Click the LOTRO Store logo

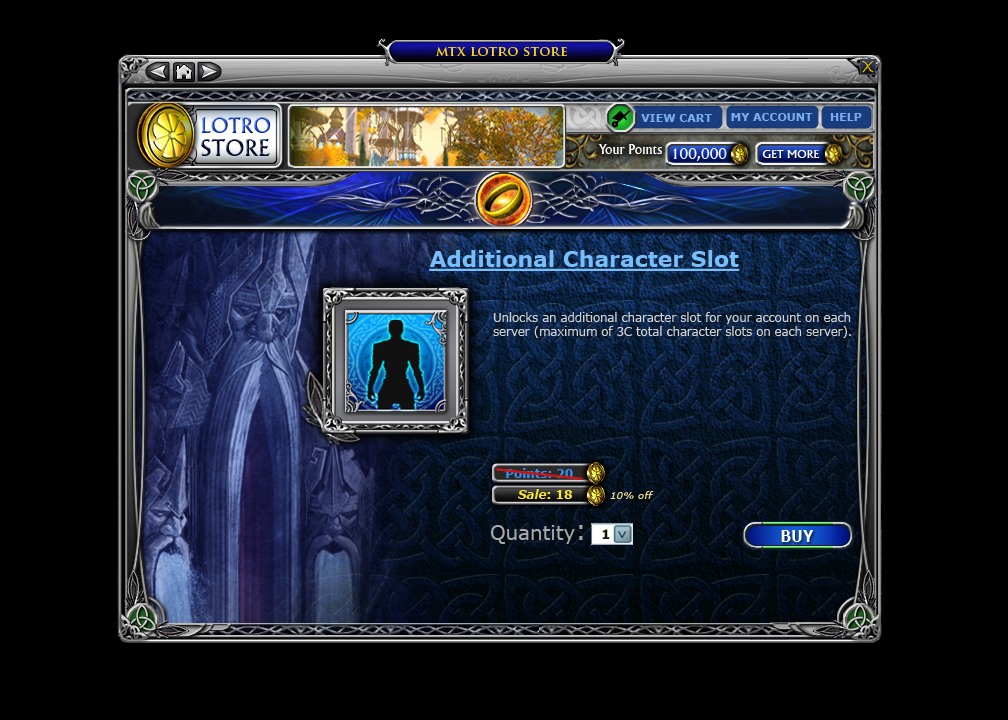click(209, 136)
